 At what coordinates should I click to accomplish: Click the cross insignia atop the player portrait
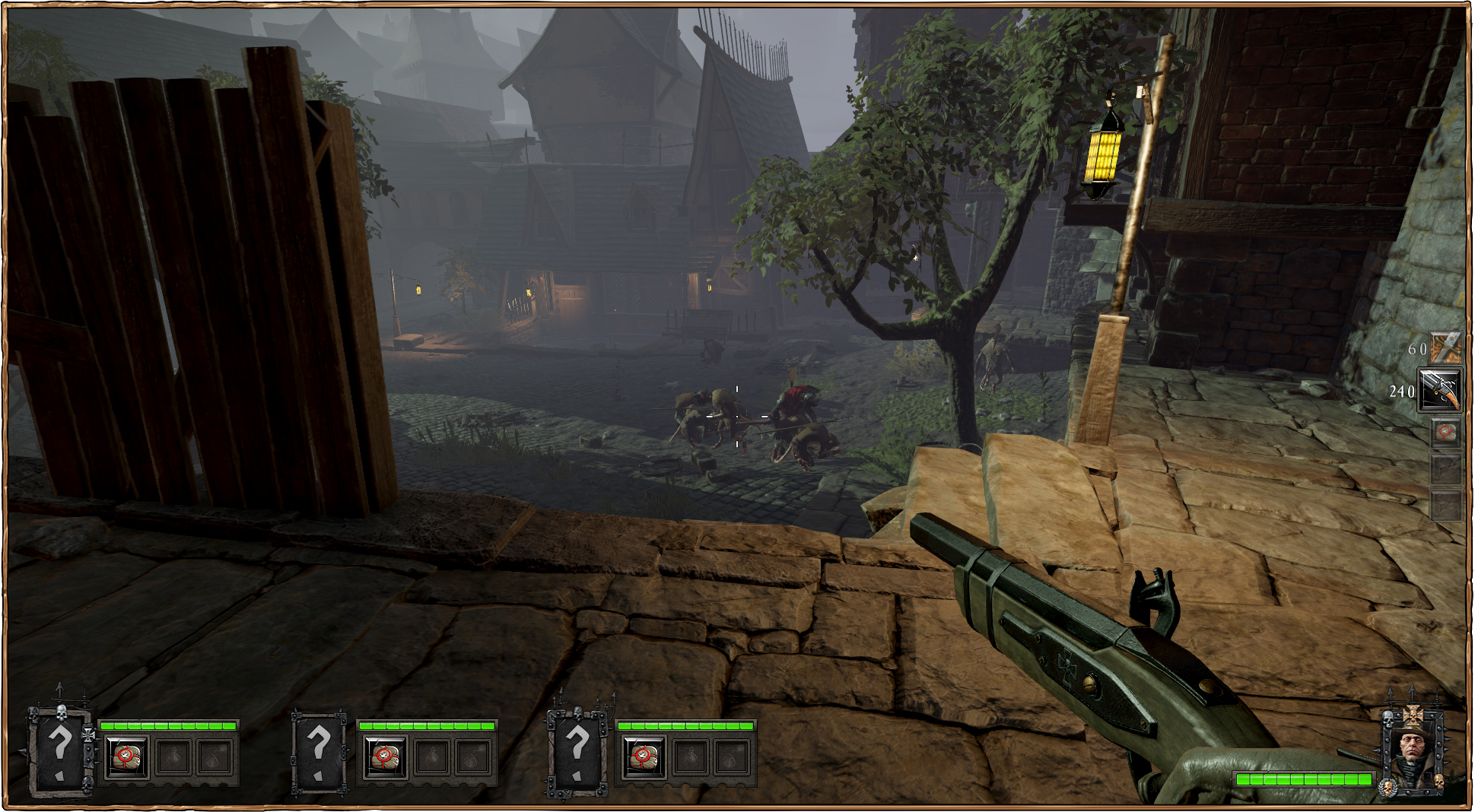coord(1413,715)
